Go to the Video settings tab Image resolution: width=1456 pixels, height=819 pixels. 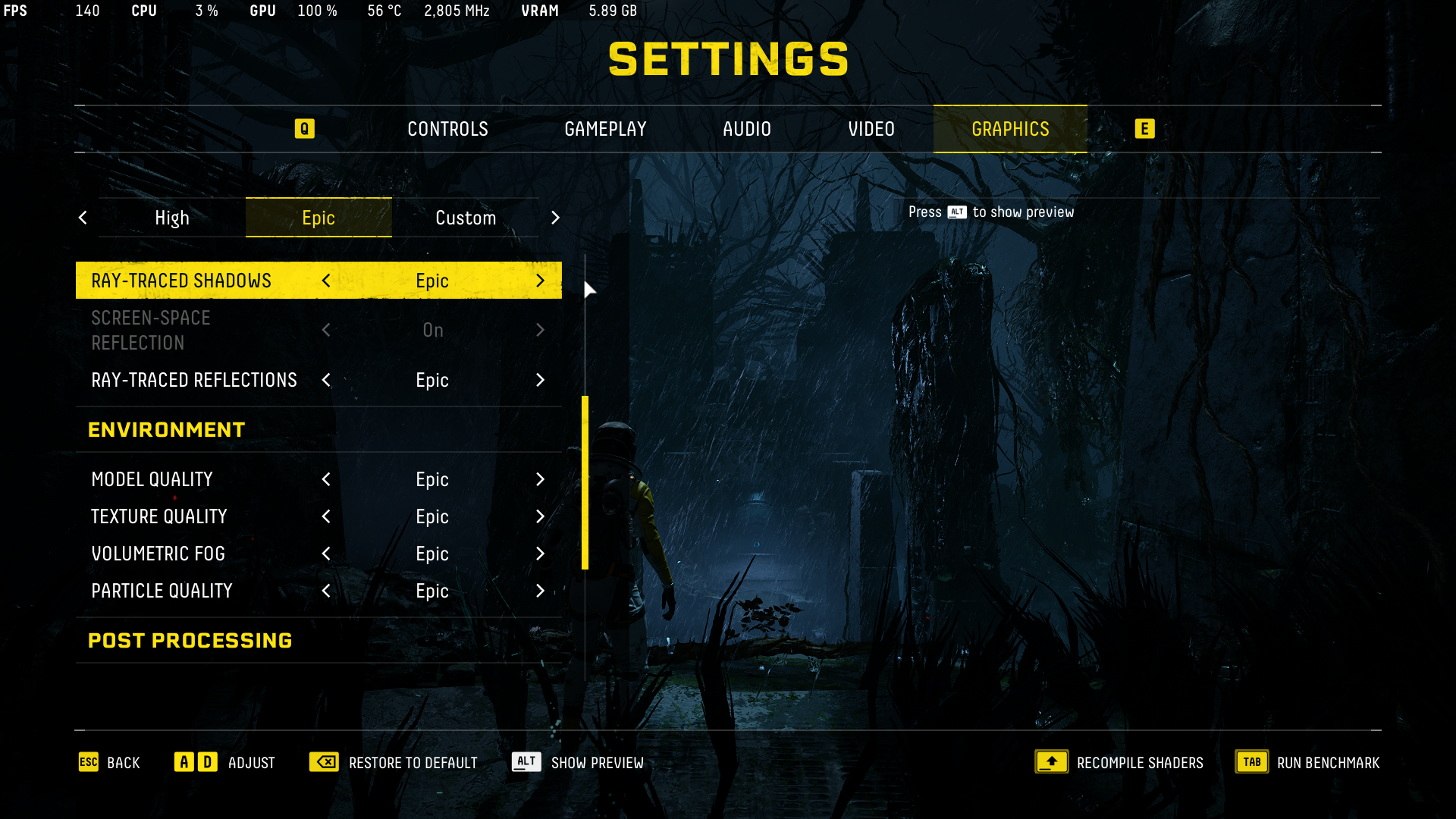(871, 129)
